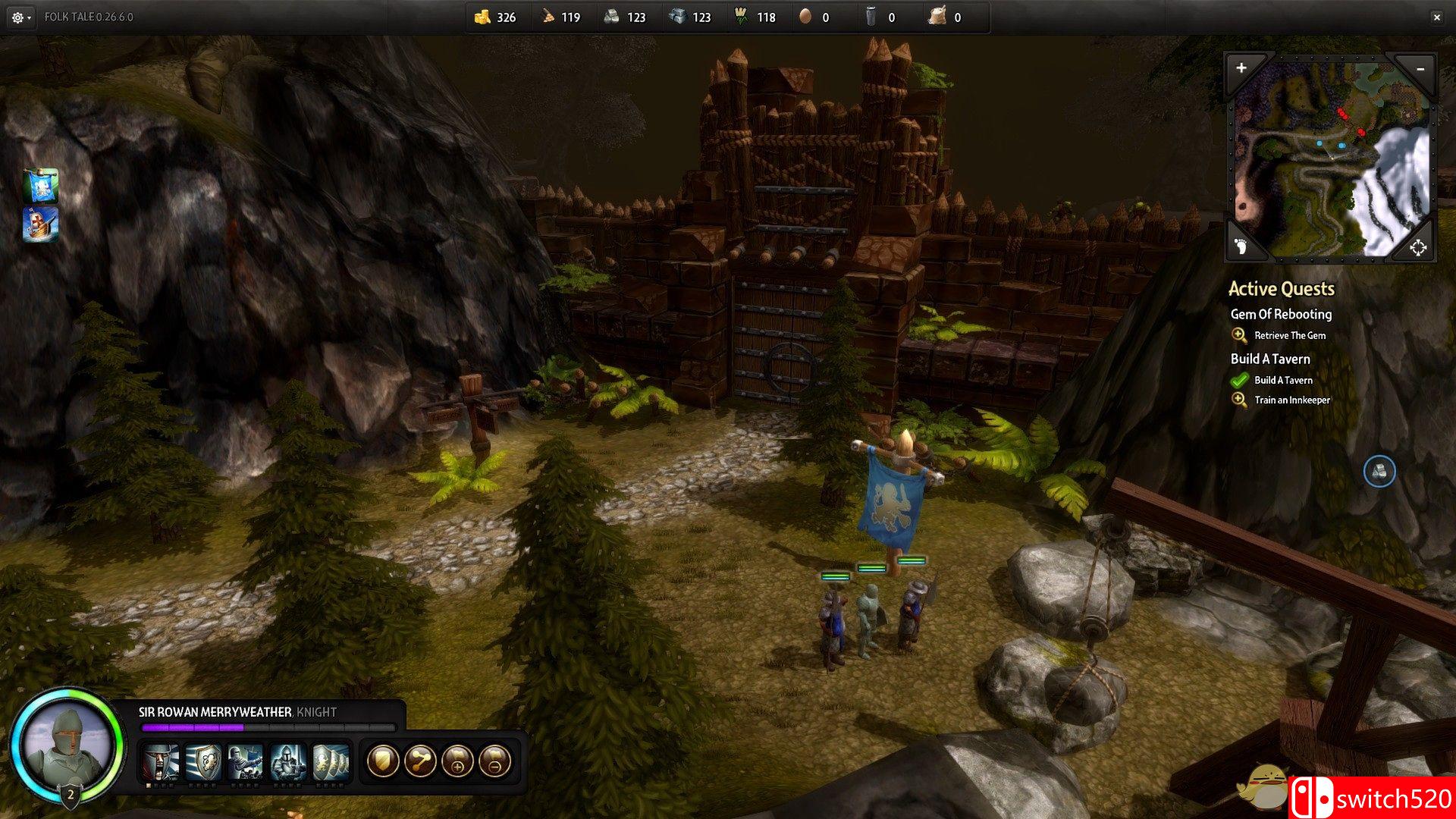Screen dimensions: 1456x819
Task: Click the connected nodes command button
Action: click(420, 761)
